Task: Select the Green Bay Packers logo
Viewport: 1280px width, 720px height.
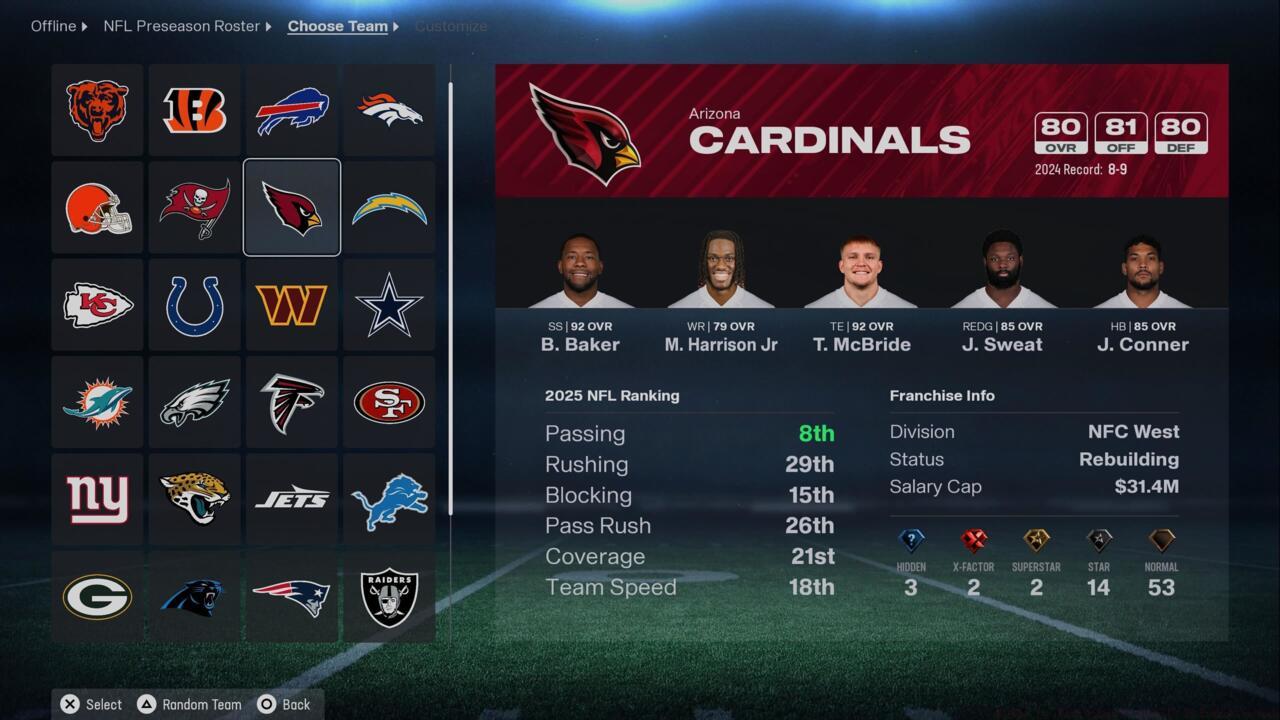Action: pyautogui.click(x=97, y=595)
